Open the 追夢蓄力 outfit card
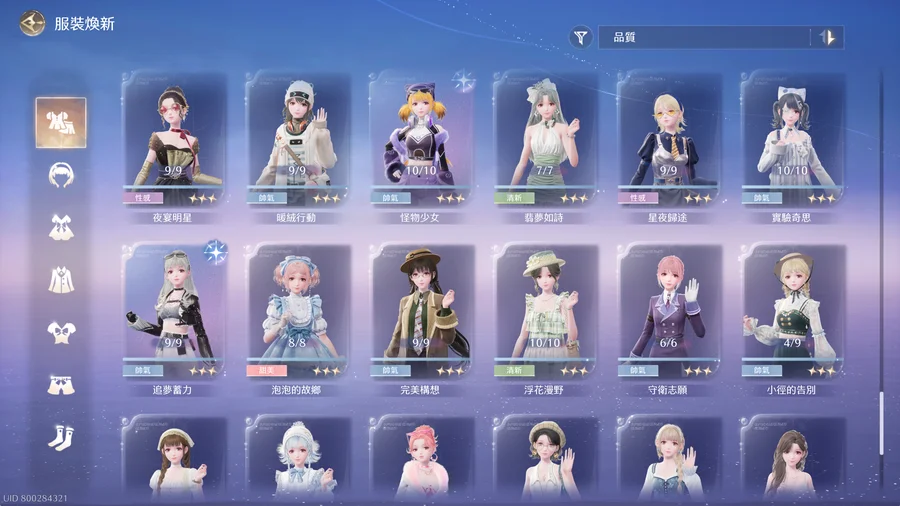 click(x=173, y=312)
